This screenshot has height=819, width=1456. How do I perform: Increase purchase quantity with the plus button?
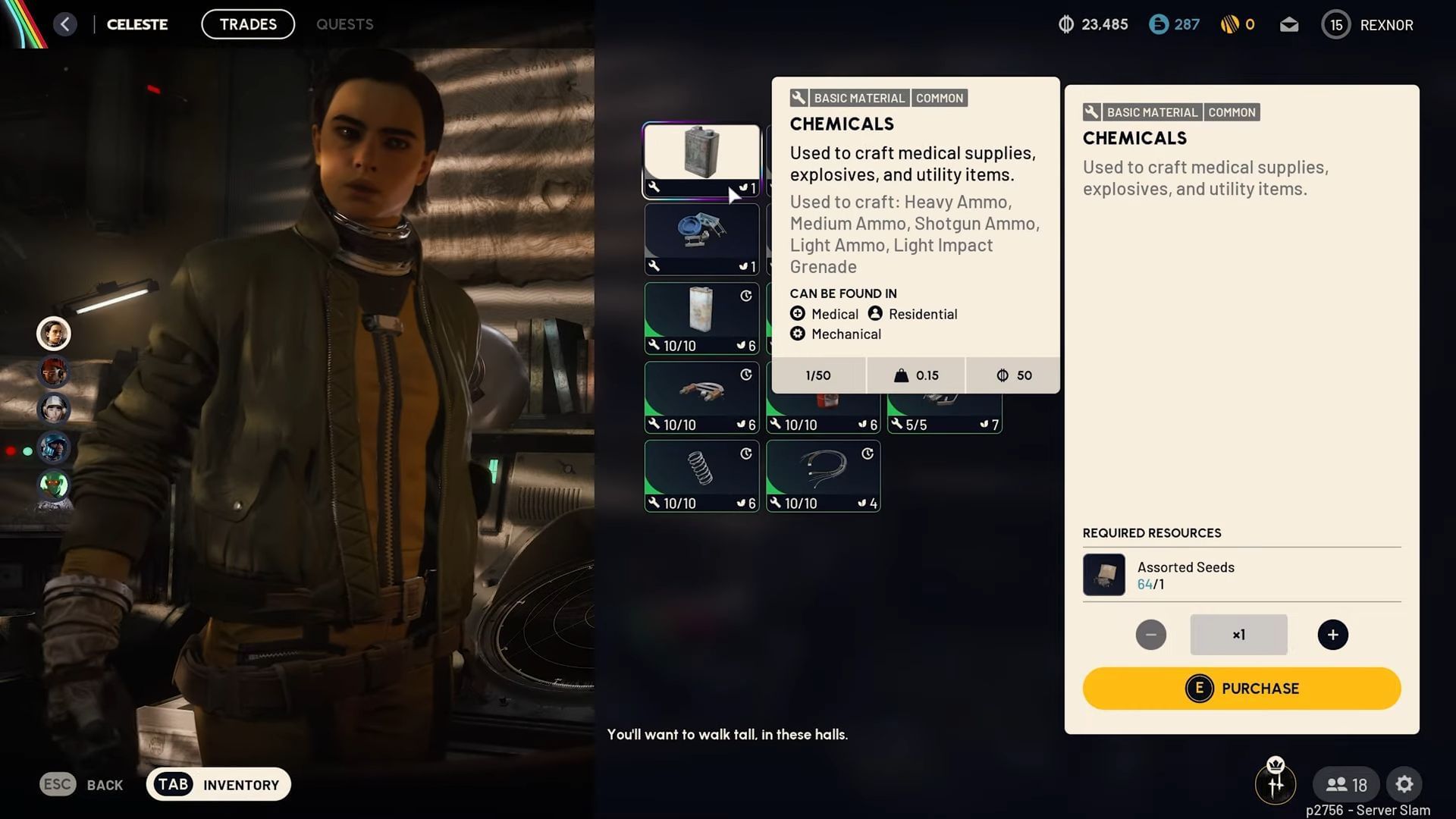click(1333, 635)
